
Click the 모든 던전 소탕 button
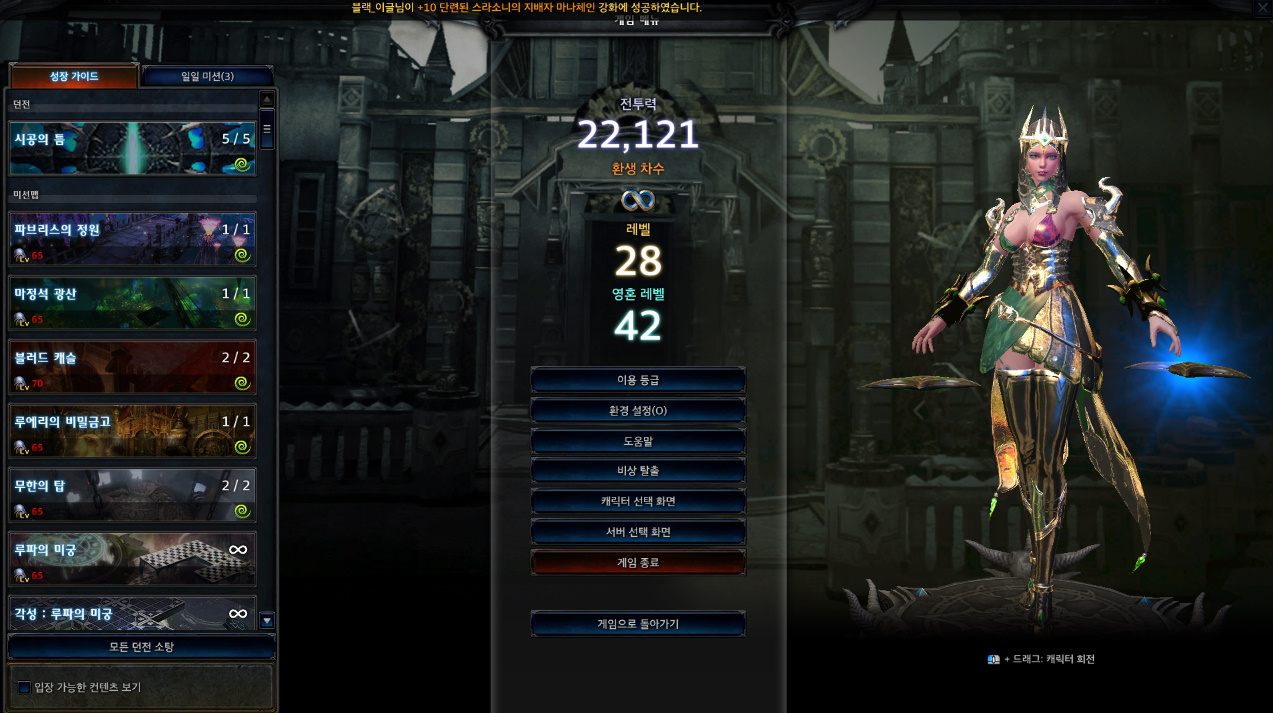[141, 647]
